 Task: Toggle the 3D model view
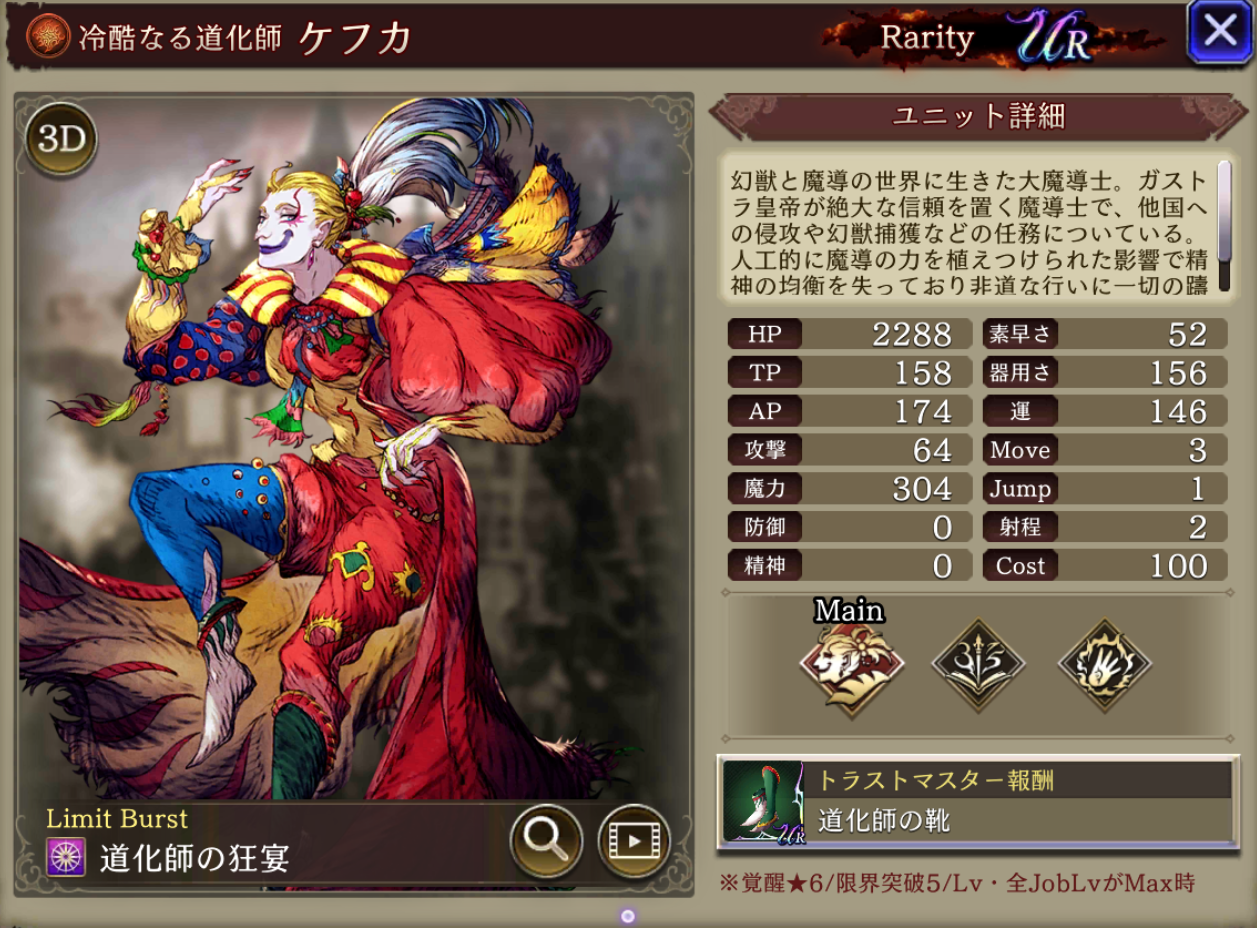tap(61, 140)
